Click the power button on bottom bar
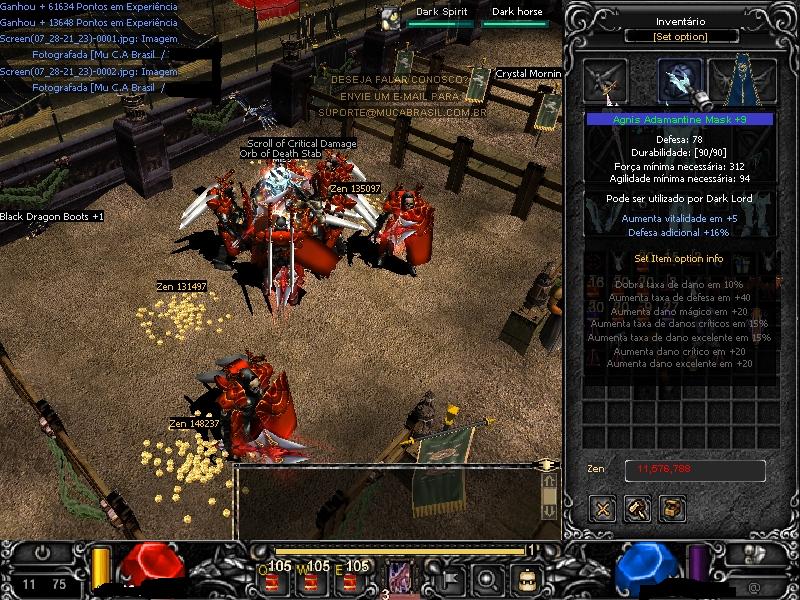The width and height of the screenshot is (800, 600). (42, 552)
